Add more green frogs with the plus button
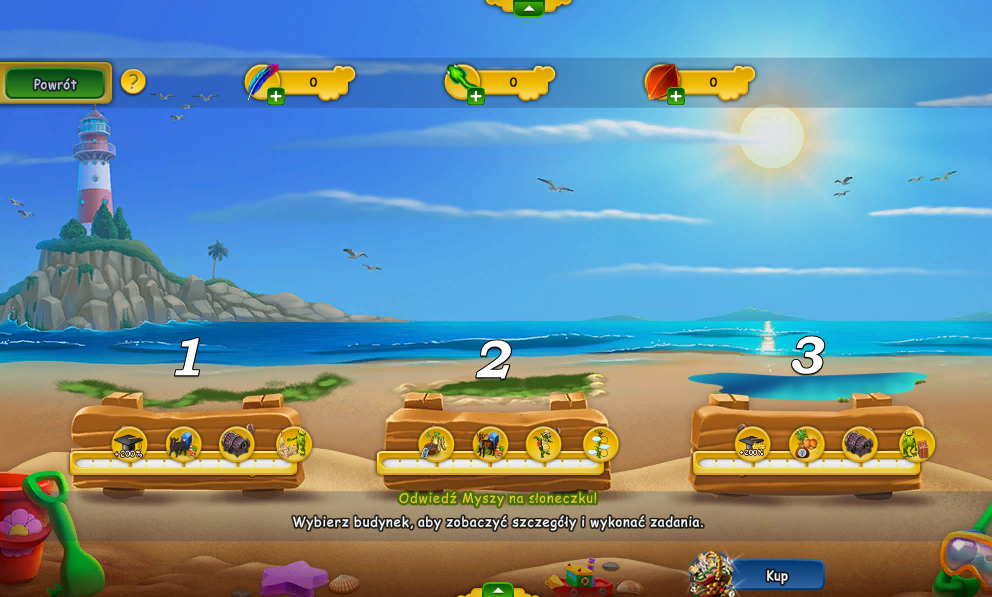 [476, 97]
